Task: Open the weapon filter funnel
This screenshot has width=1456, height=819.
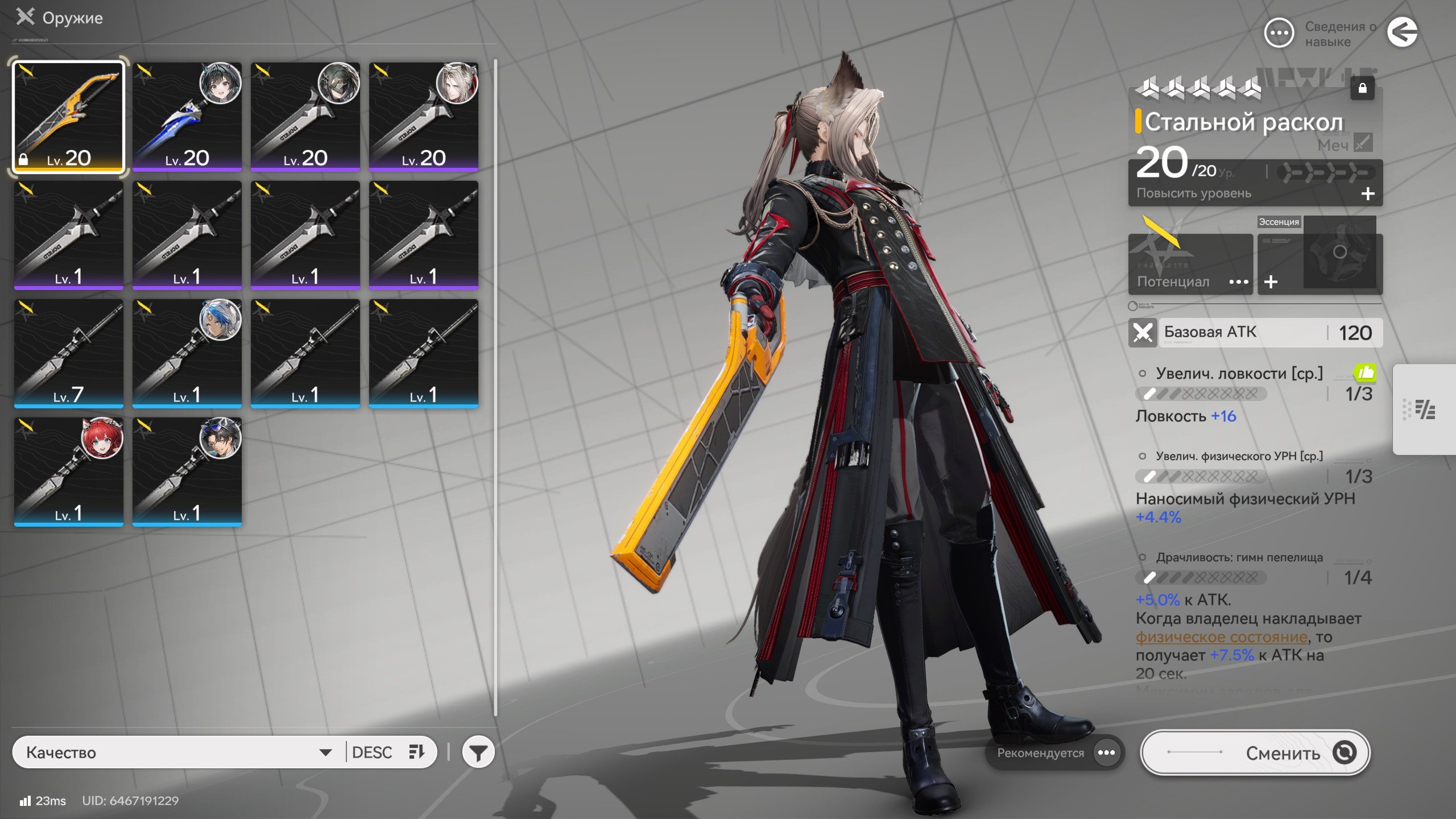Action: 478,752
